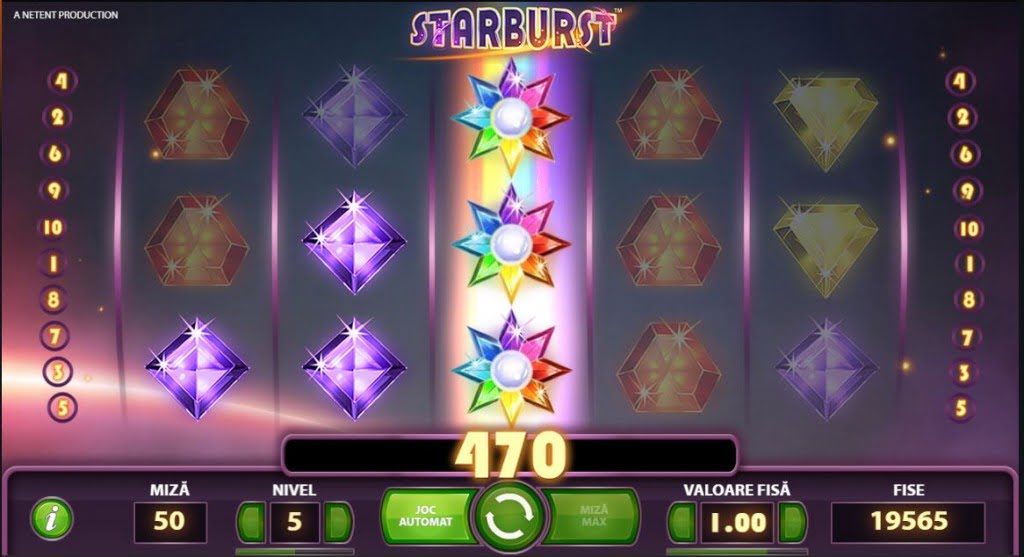Decrease the Nivel bet level

click(251, 522)
